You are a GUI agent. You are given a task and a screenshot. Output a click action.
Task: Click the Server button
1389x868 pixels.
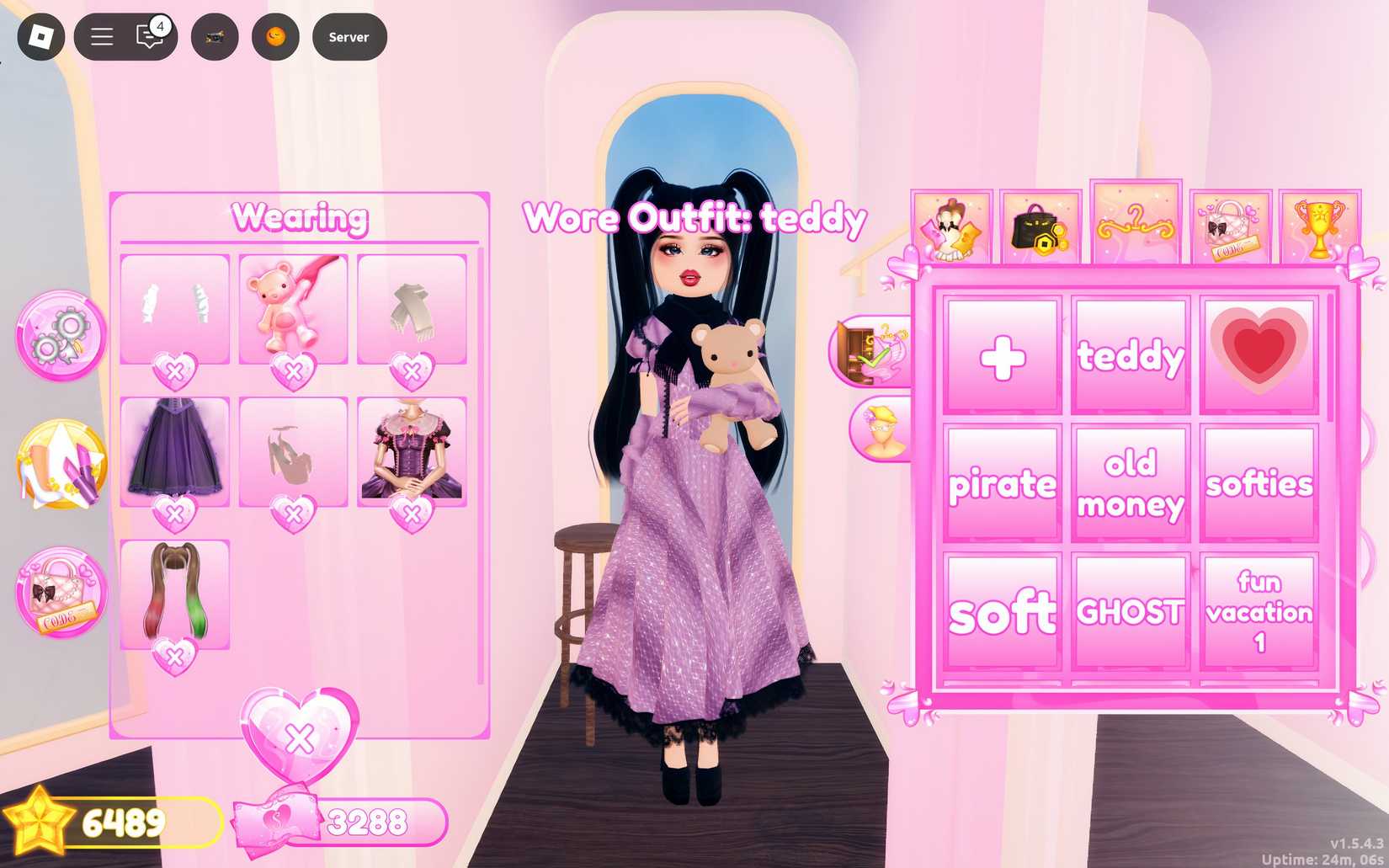[349, 36]
